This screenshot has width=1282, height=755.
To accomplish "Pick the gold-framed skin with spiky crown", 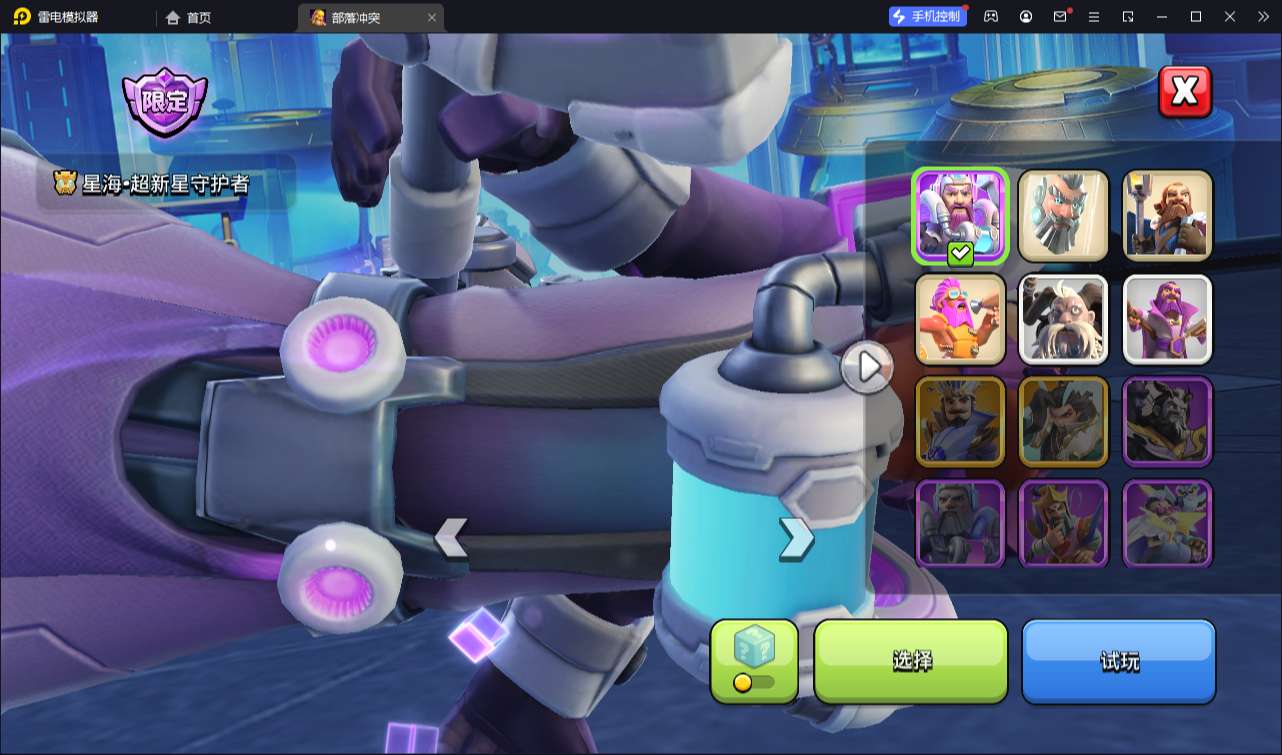I will pyautogui.click(x=960, y=422).
